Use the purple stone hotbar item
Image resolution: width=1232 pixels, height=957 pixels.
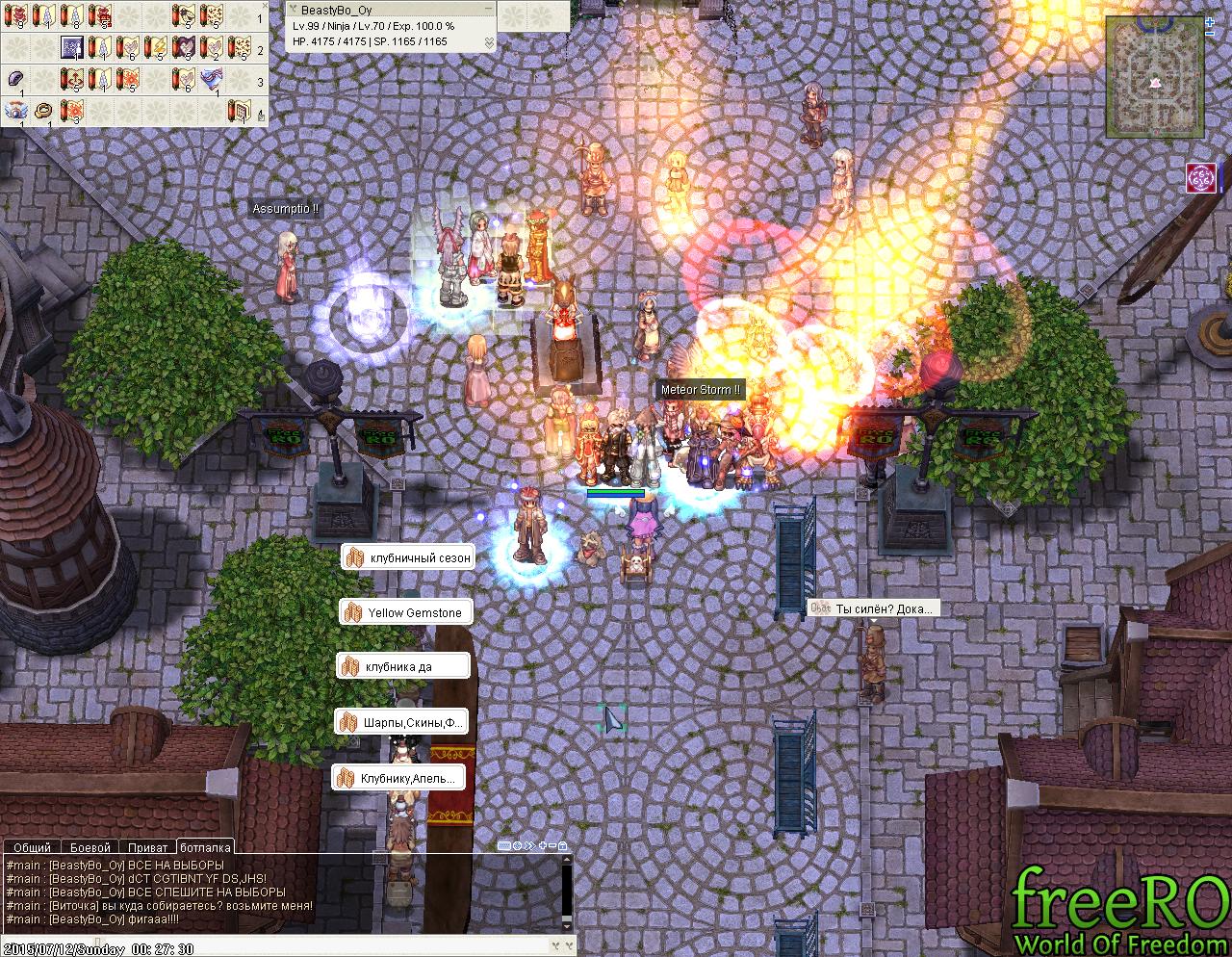[x=16, y=80]
